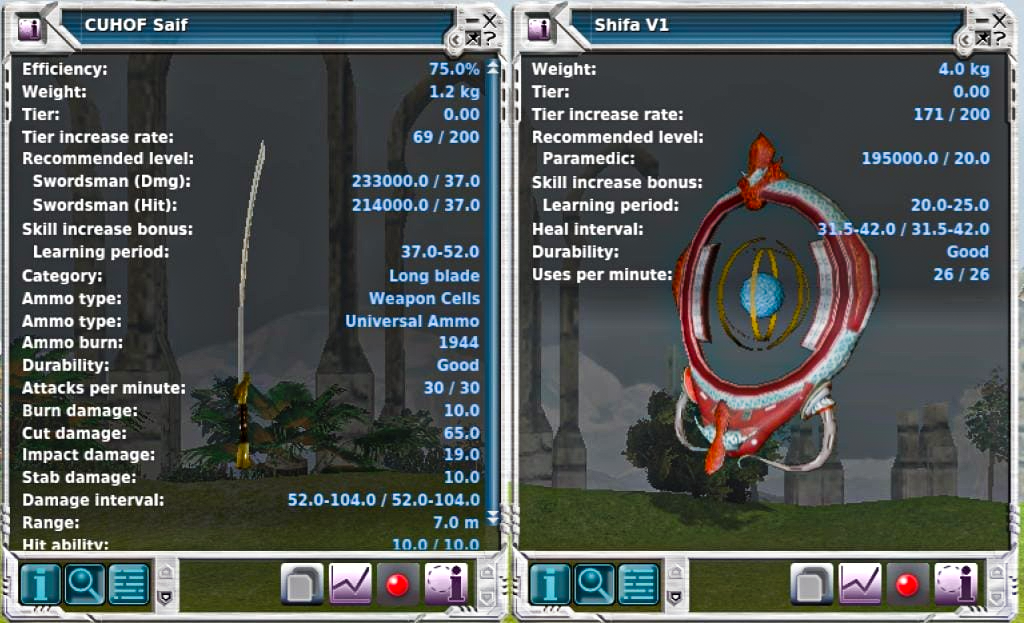Click the grey stacked-pages icon for CUHOF Saif
The height and width of the screenshot is (623, 1024).
[302, 584]
